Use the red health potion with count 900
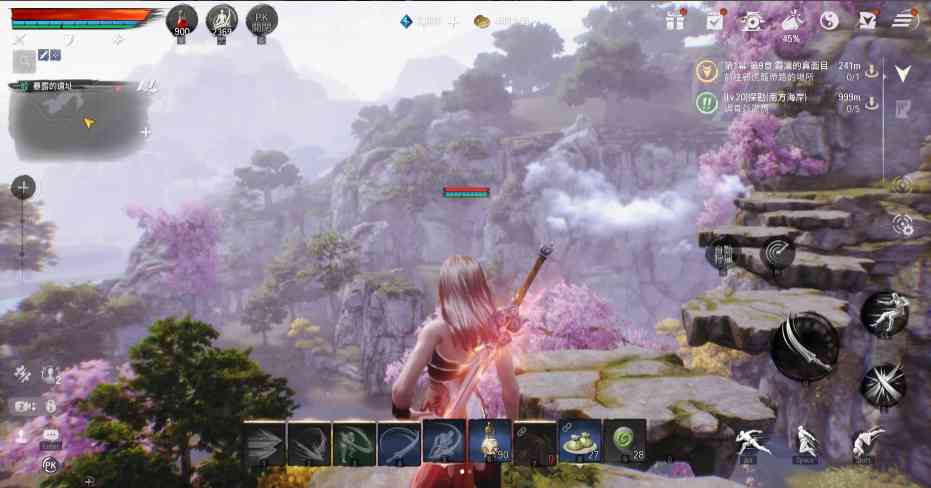The width and height of the screenshot is (931, 488). pyautogui.click(x=182, y=18)
